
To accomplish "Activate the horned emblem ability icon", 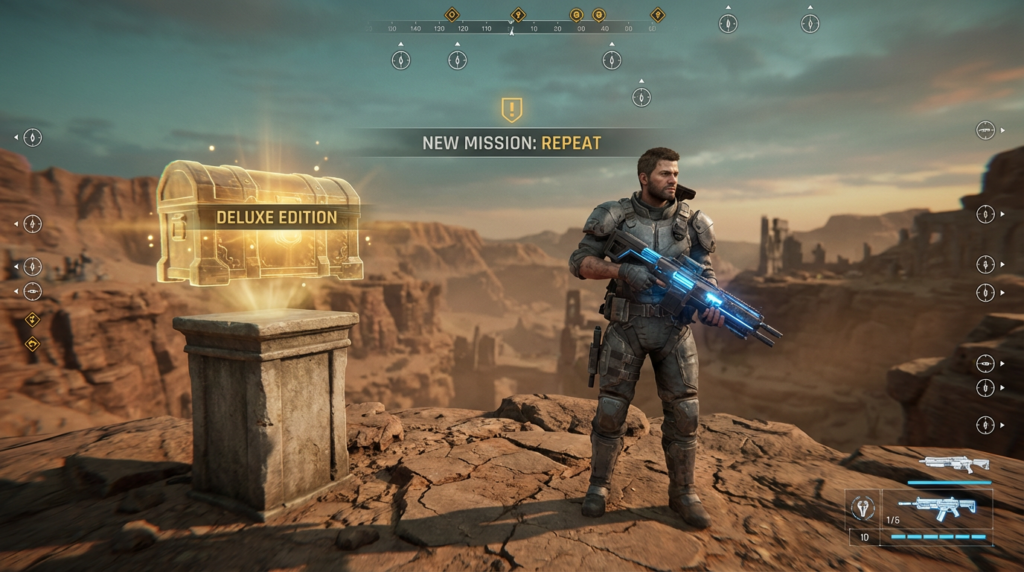I will click(862, 507).
